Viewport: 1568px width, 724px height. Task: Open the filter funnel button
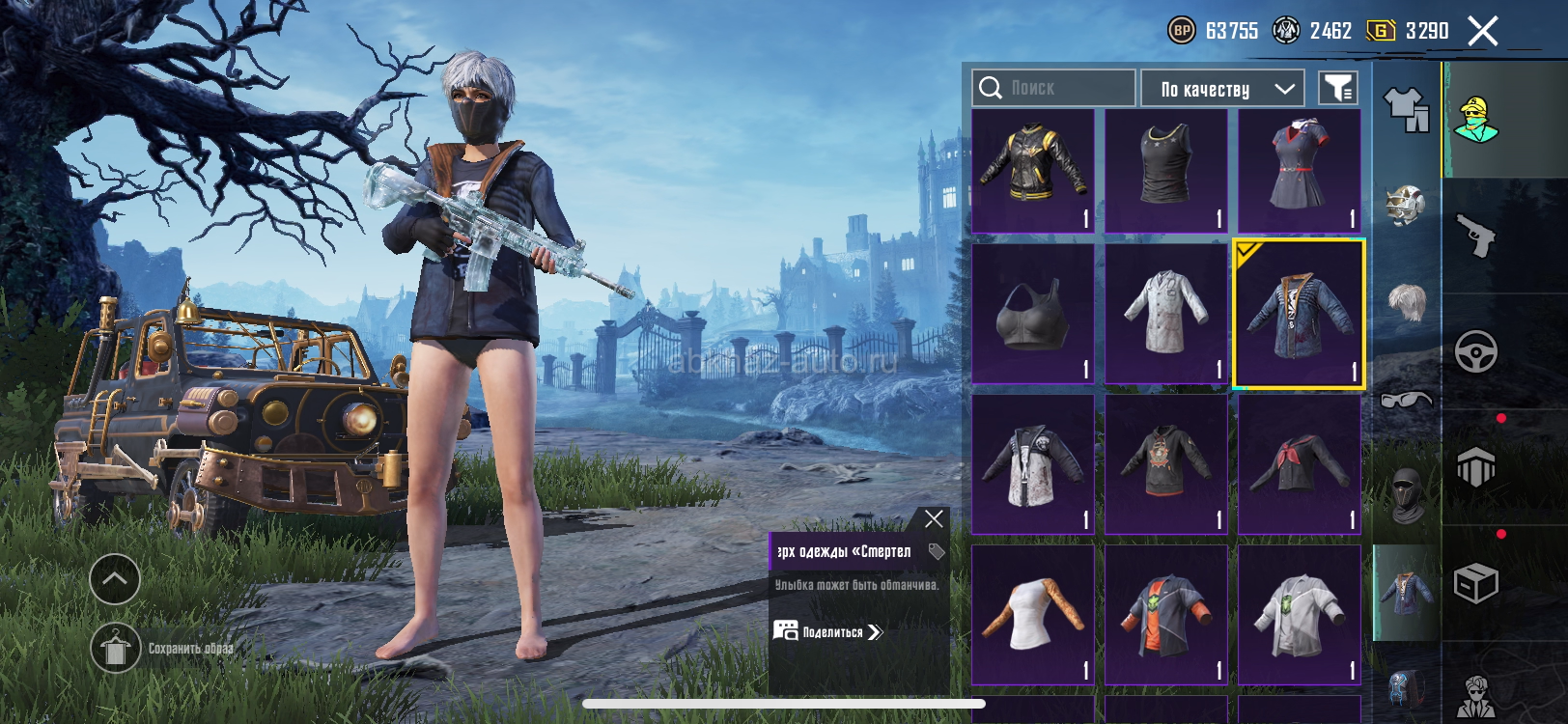1338,89
